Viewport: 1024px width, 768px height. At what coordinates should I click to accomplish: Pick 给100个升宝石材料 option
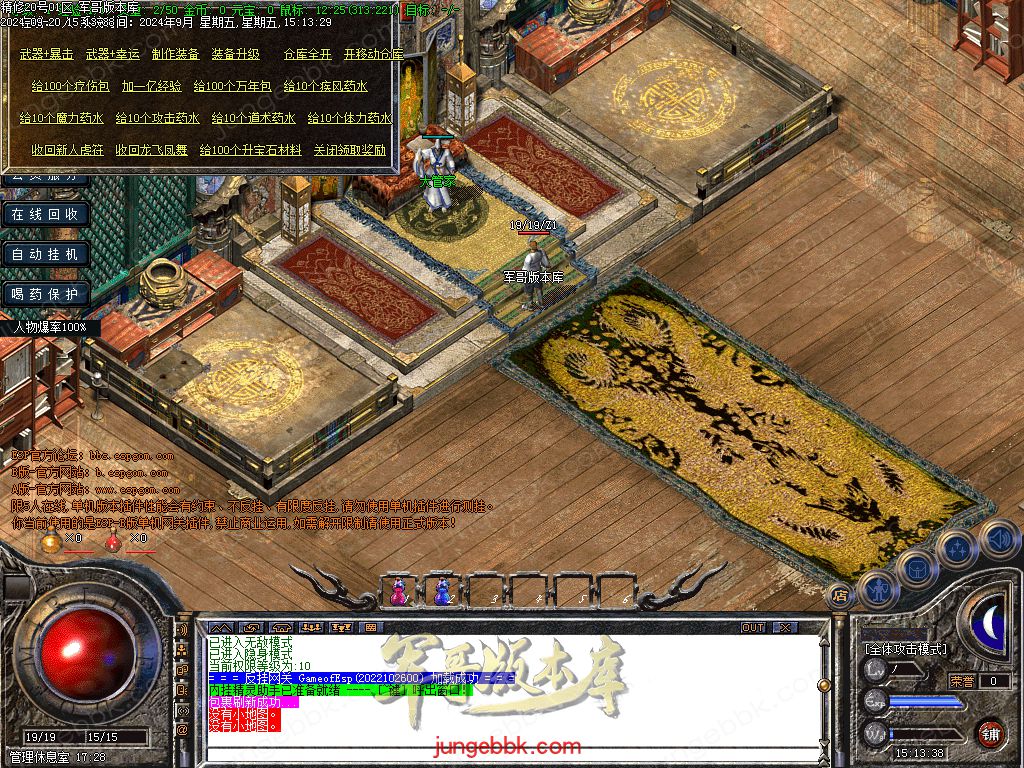[250, 151]
